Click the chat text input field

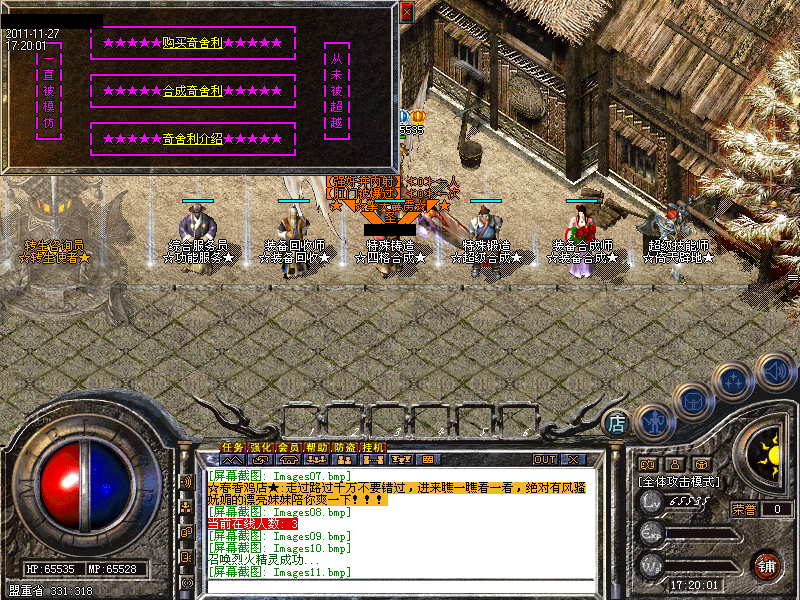coord(400,586)
